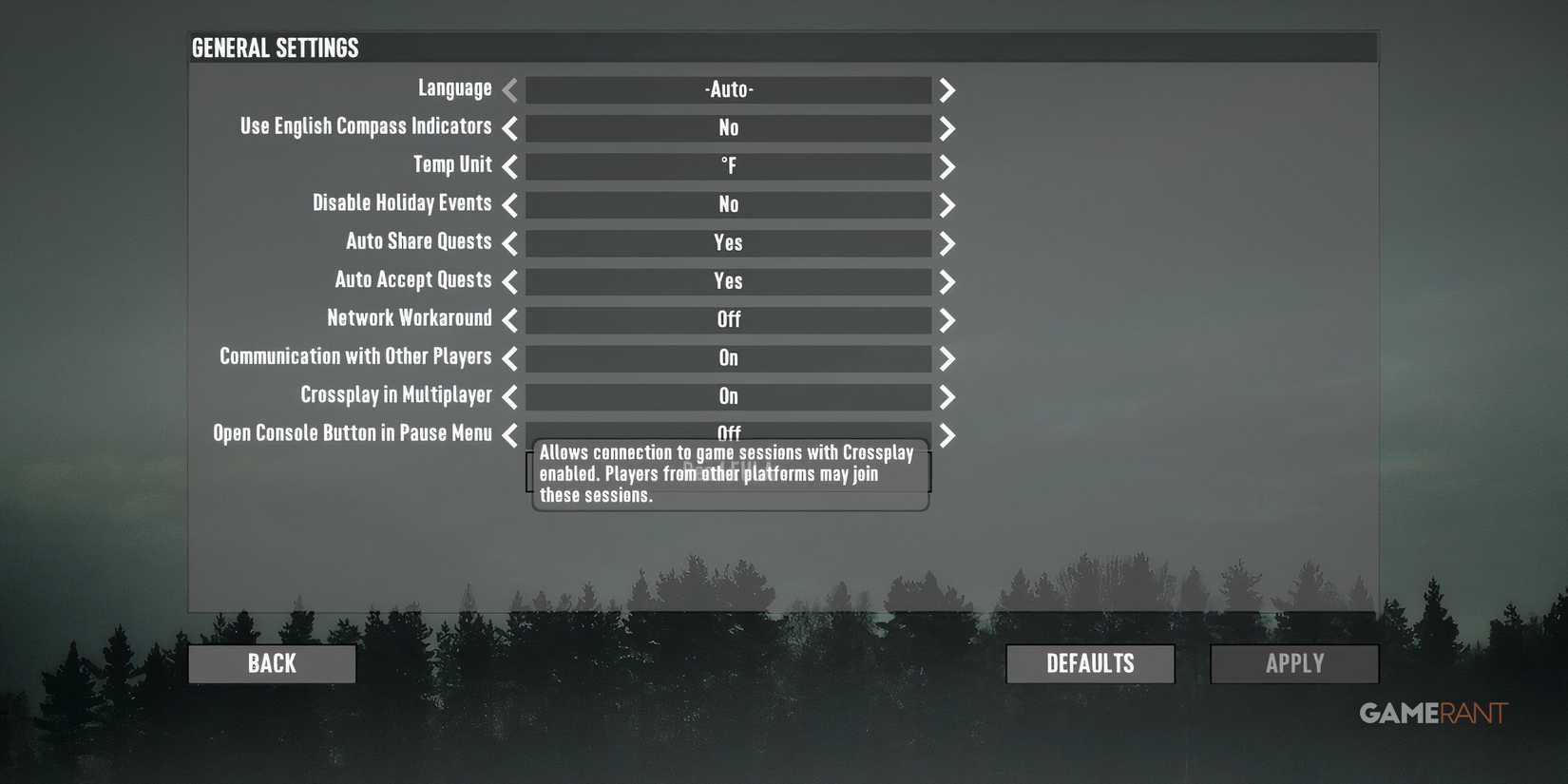Screen dimensions: 1568x784
Task: Toggle Communication with Other Players off
Action: [728, 358]
